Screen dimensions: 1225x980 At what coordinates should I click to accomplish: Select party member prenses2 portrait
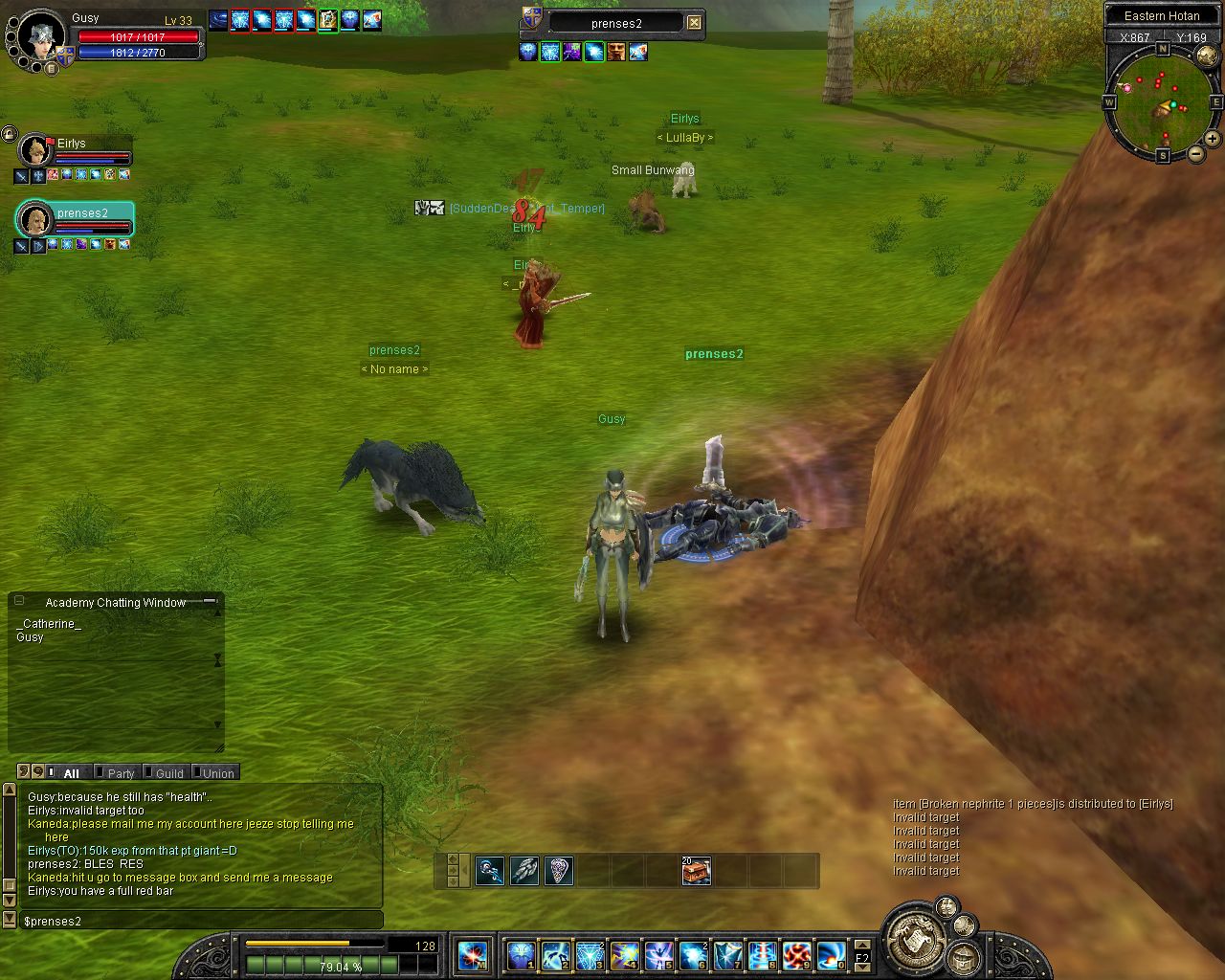(x=36, y=219)
